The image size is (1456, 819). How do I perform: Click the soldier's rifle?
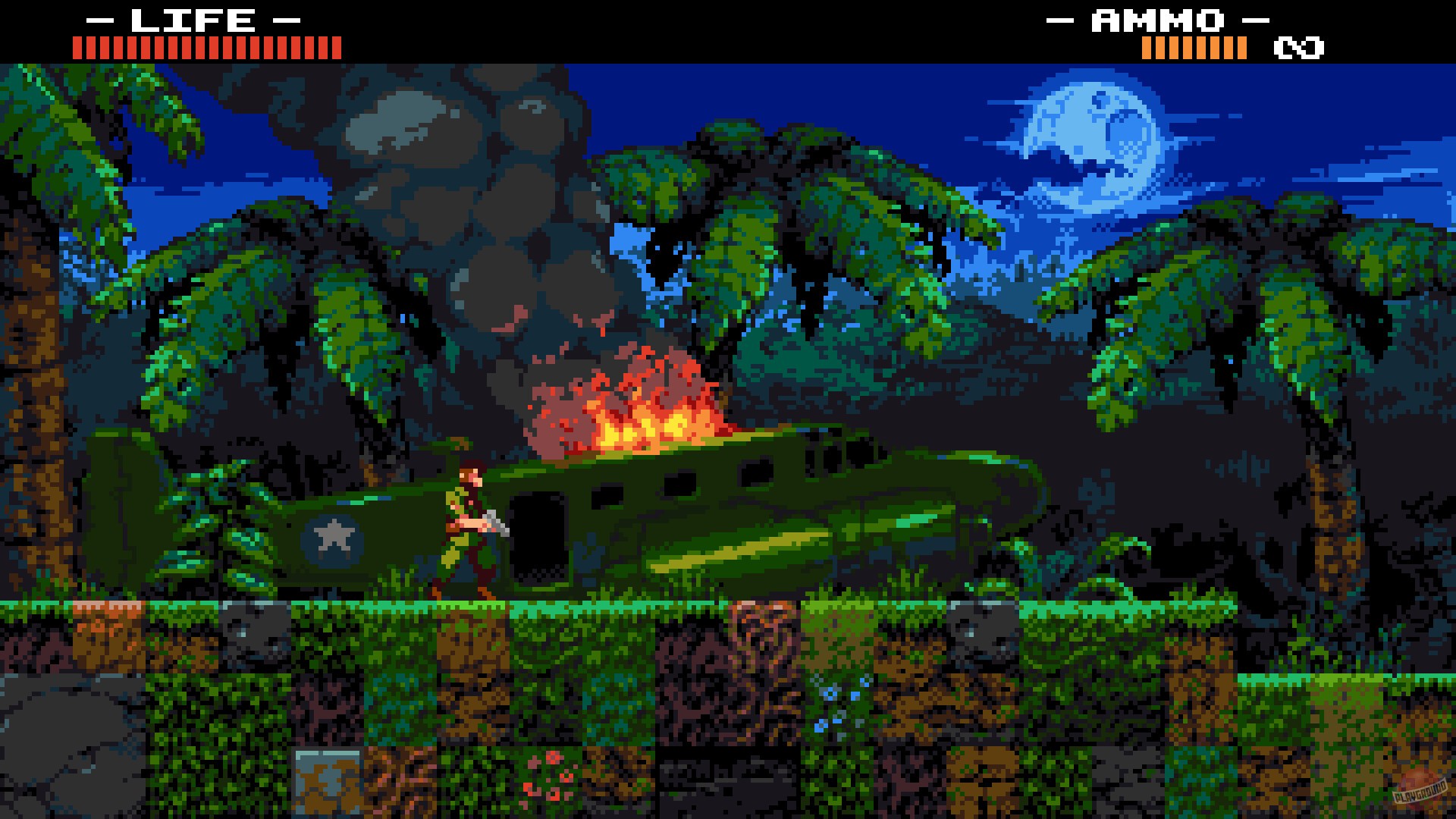497,523
